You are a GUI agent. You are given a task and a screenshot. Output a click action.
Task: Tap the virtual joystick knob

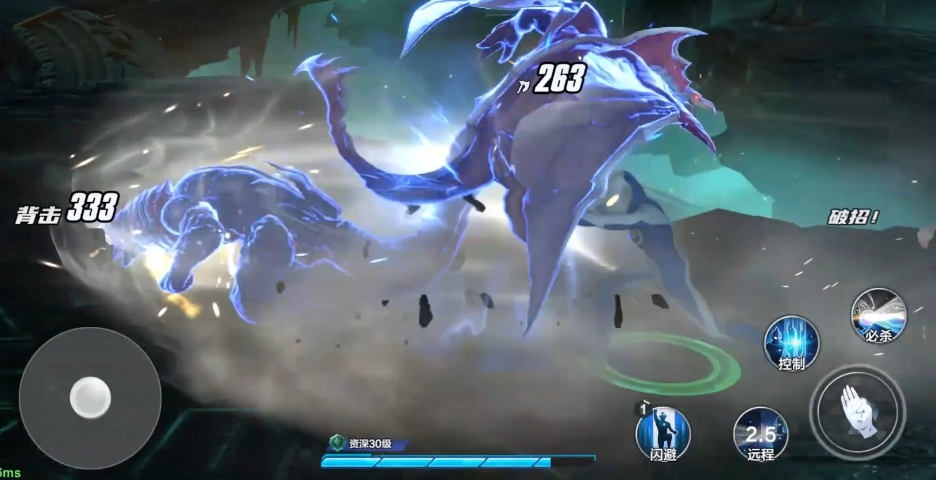(90, 398)
